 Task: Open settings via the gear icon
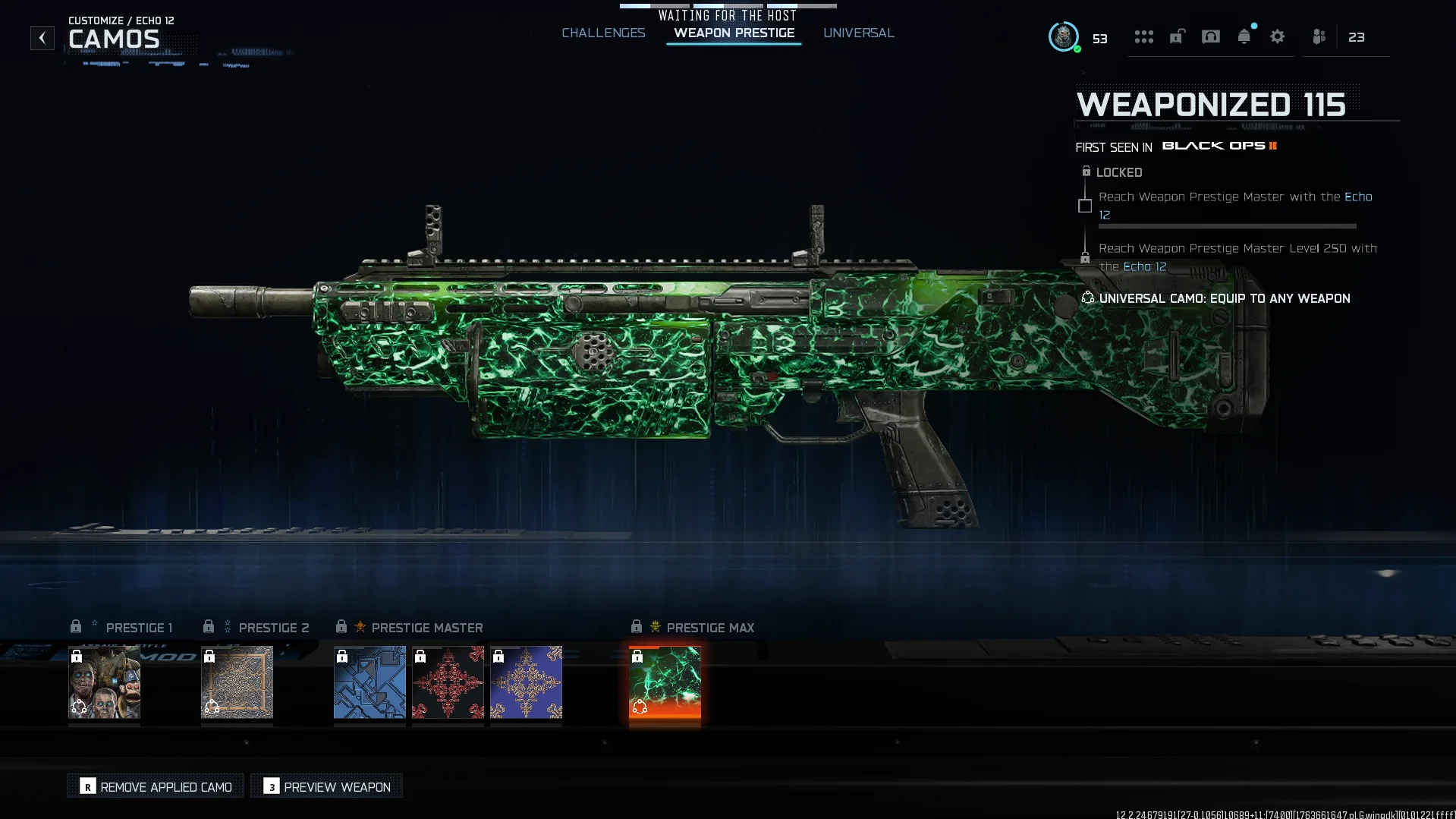point(1277,37)
